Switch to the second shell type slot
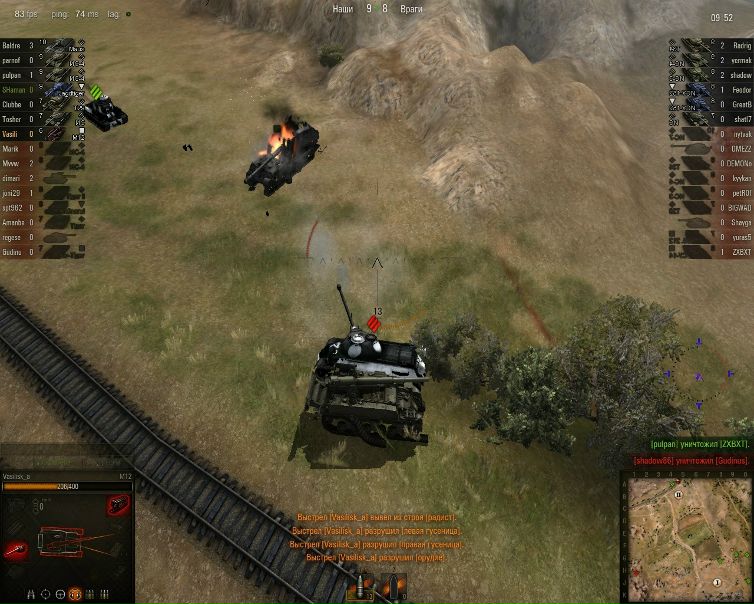Screen dimensions: 754x604 (392, 587)
